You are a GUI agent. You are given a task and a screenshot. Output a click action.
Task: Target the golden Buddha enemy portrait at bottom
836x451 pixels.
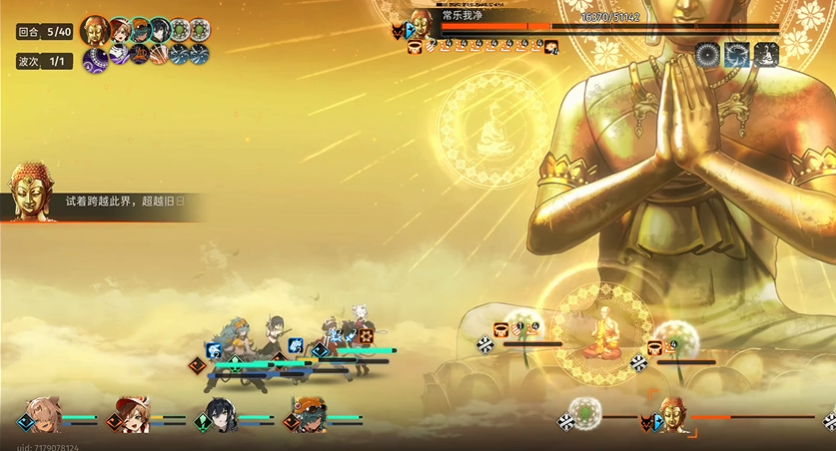pyautogui.click(x=672, y=414)
